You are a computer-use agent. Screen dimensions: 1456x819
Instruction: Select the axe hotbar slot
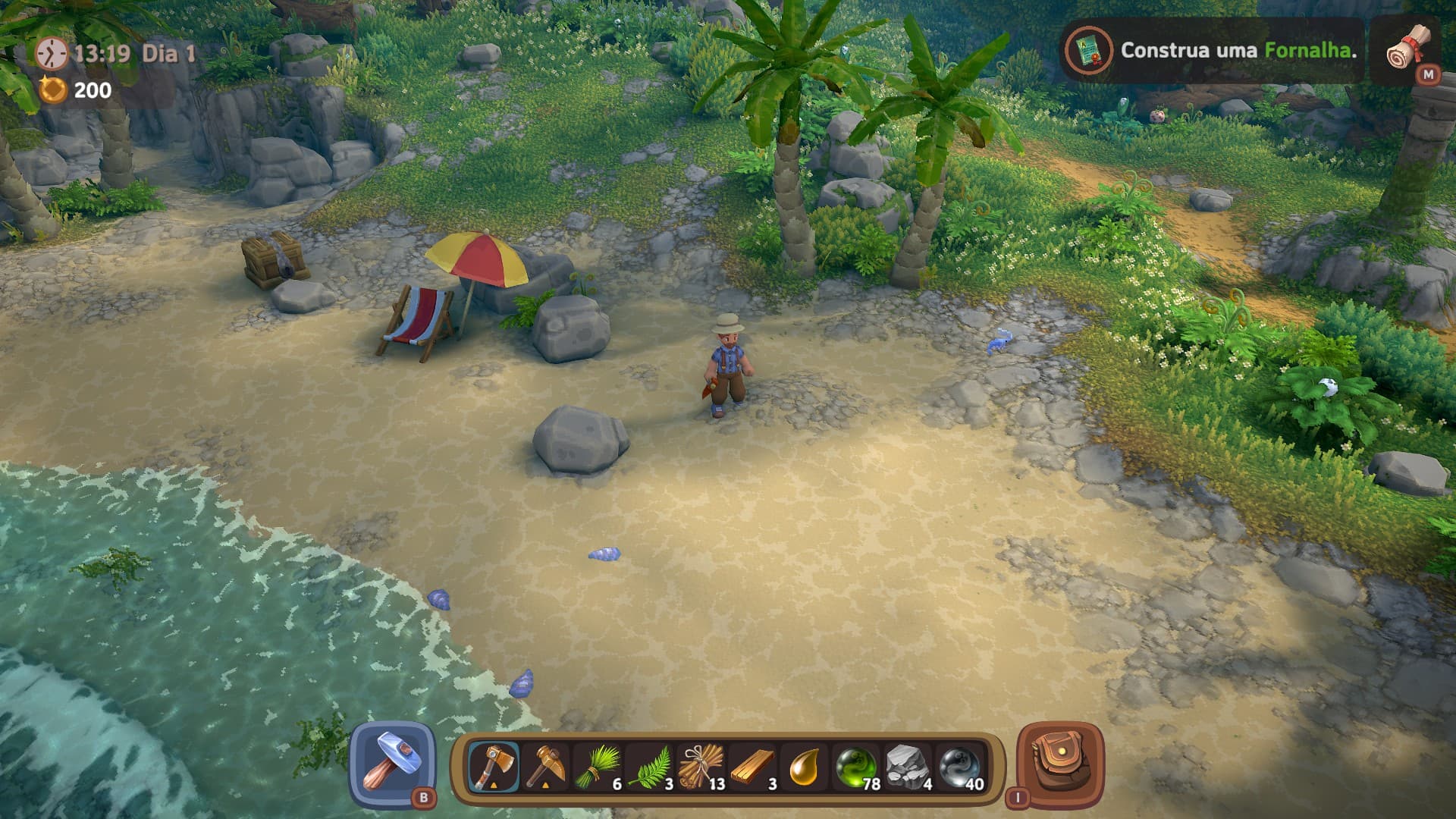click(494, 767)
